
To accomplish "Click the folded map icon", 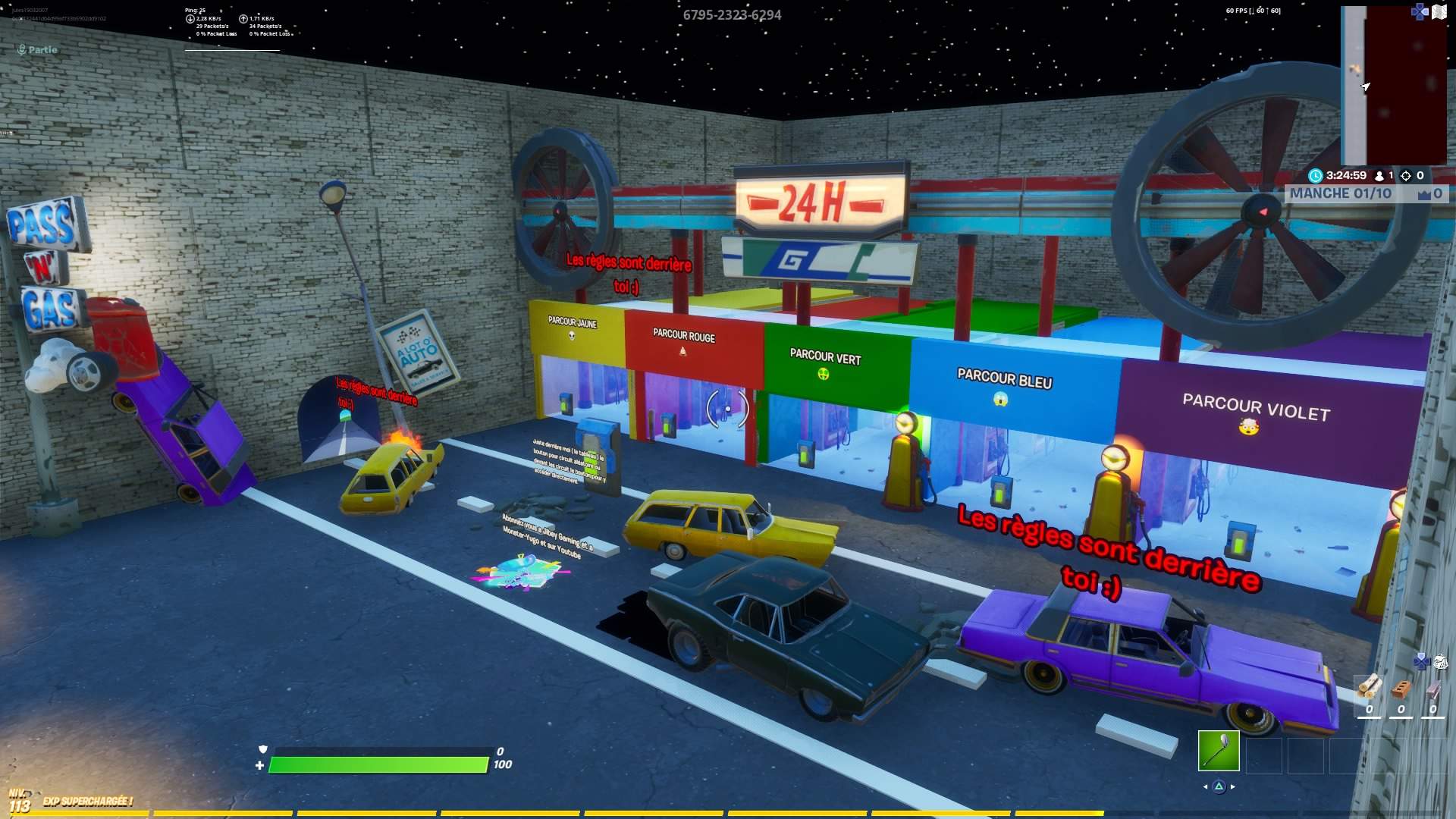I will pos(1439,12).
